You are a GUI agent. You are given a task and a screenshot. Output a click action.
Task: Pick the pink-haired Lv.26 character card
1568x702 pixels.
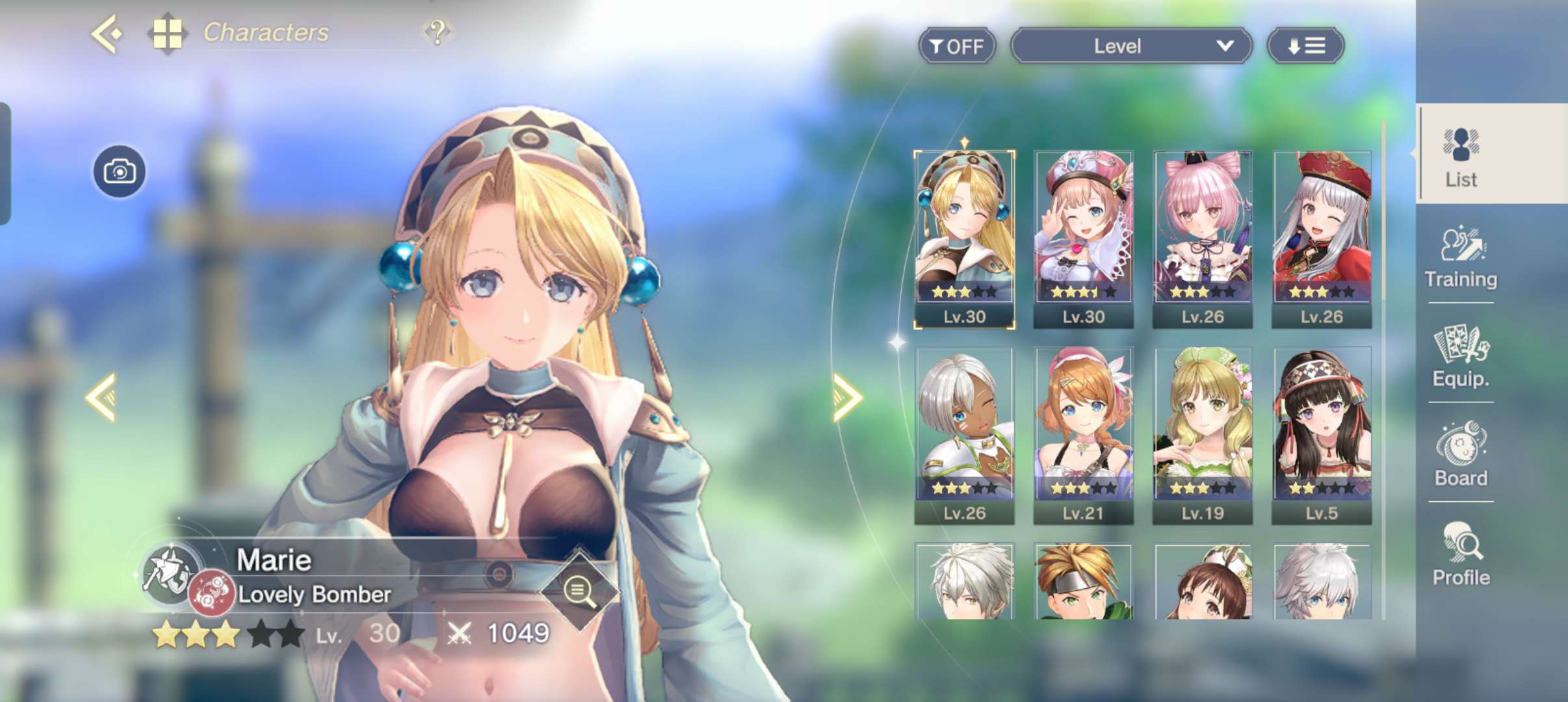point(1202,239)
